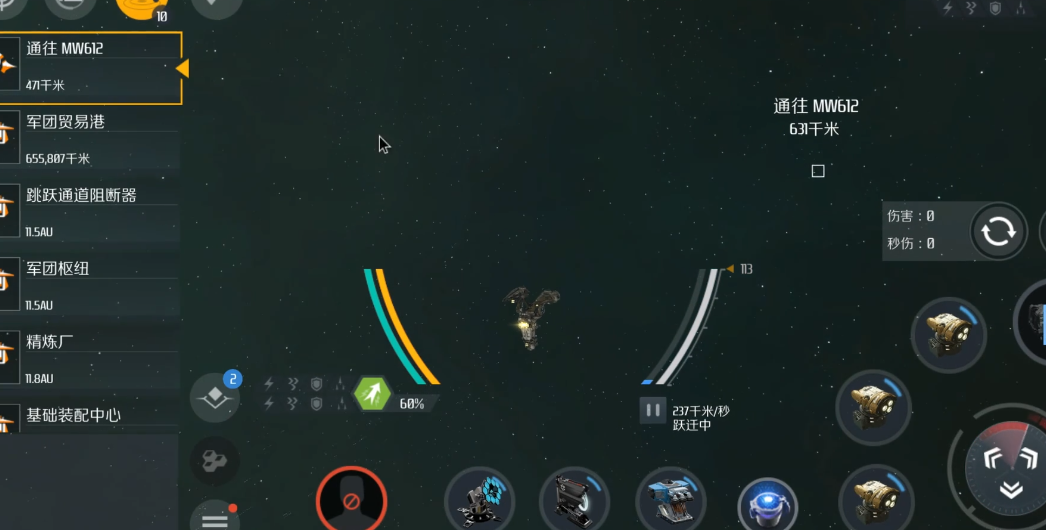Activate the glowing blue orb module
1046x530 pixels.
(x=767, y=505)
